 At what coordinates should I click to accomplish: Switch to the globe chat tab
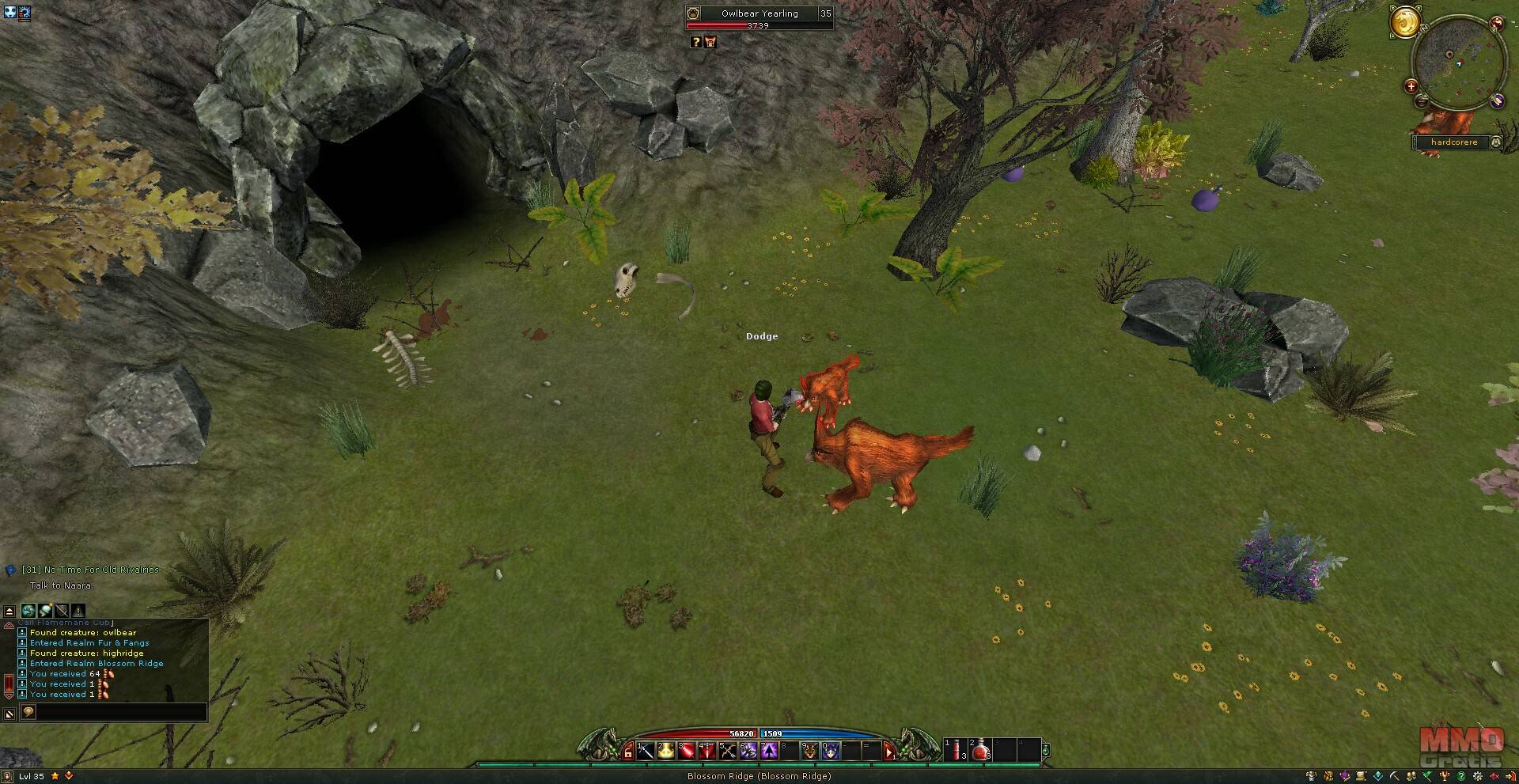click(x=28, y=611)
